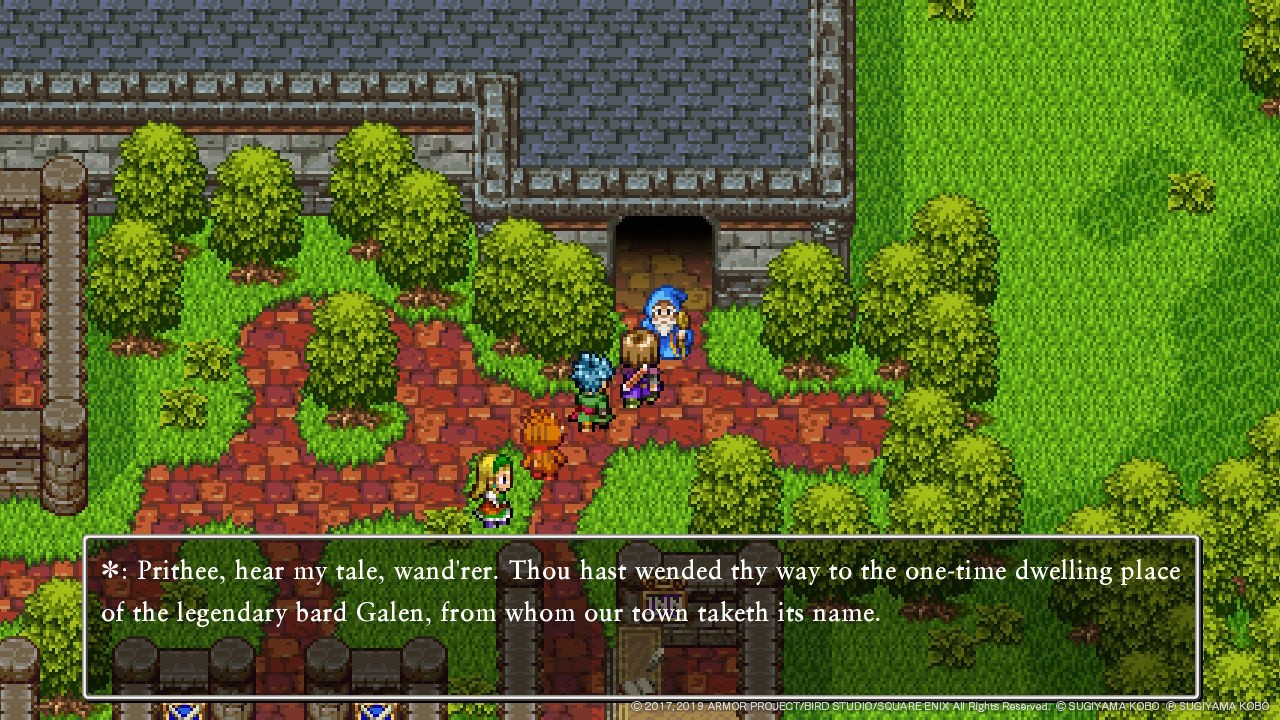The height and width of the screenshot is (720, 1280).
Task: Advance the bard Galen dialogue box
Action: (640, 616)
